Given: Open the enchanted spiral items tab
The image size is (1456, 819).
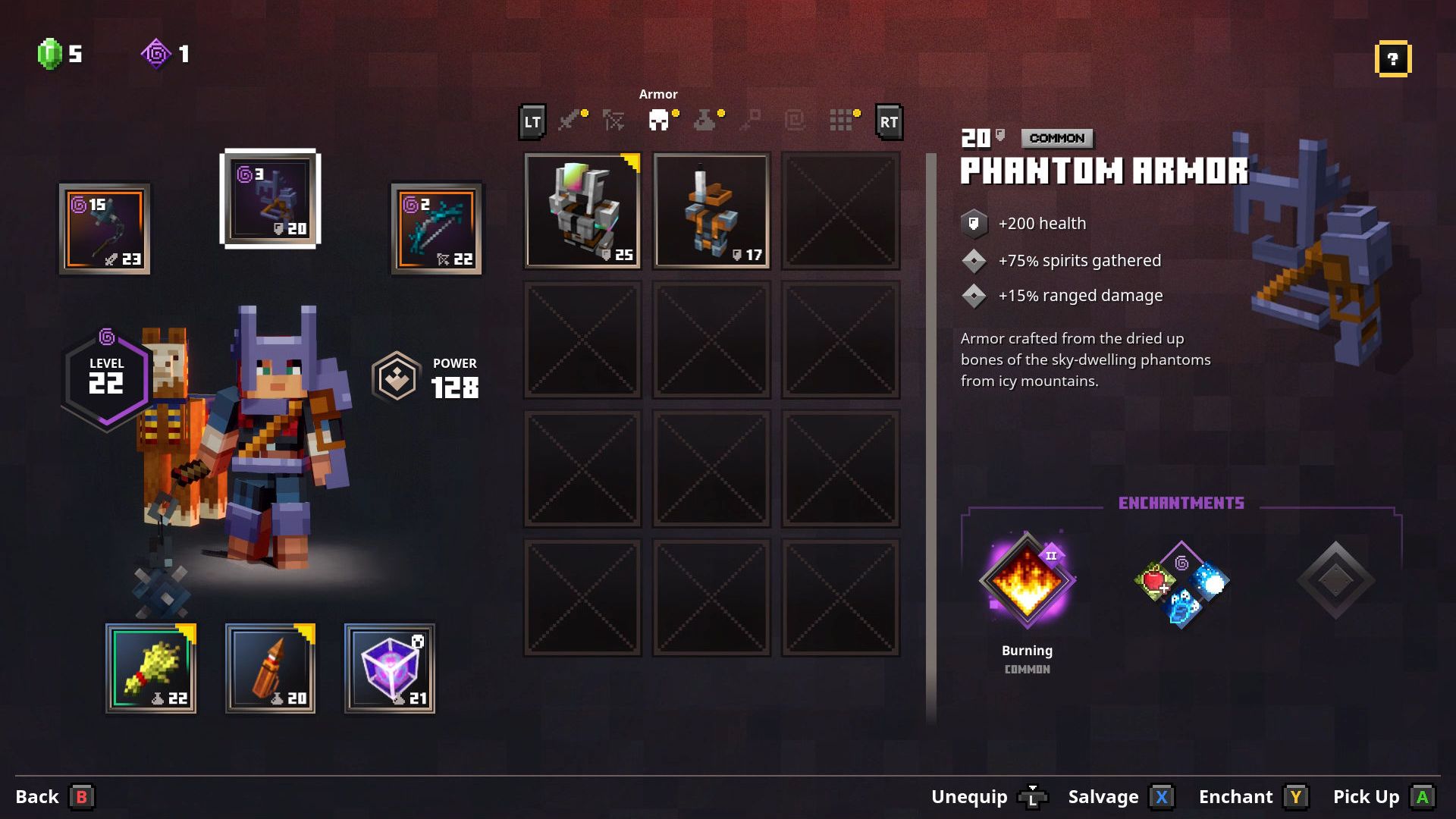Looking at the screenshot, I should click(x=795, y=120).
